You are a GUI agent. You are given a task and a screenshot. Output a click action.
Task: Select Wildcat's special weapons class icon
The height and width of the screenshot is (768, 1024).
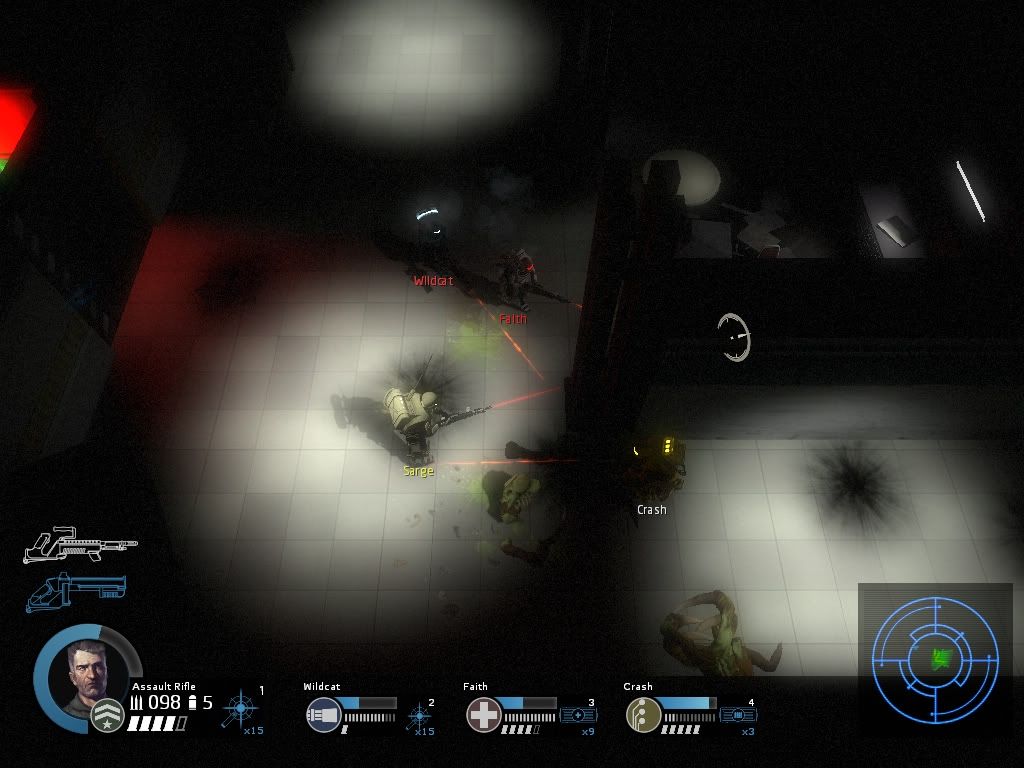pyautogui.click(x=324, y=715)
